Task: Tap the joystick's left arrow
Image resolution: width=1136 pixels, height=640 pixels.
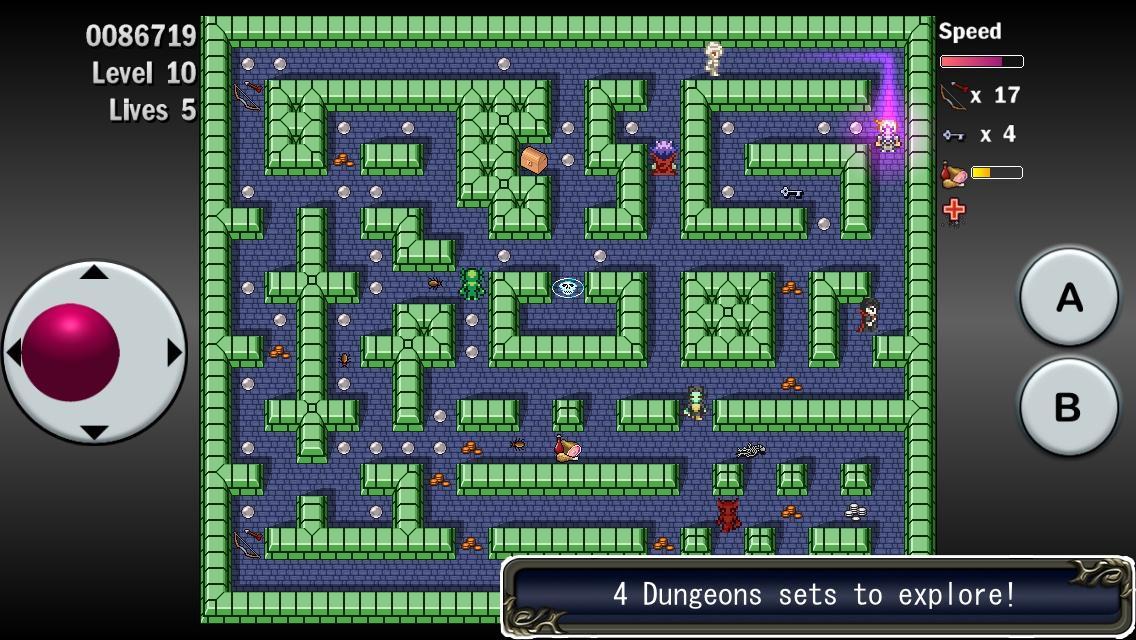Action: click(x=14, y=352)
